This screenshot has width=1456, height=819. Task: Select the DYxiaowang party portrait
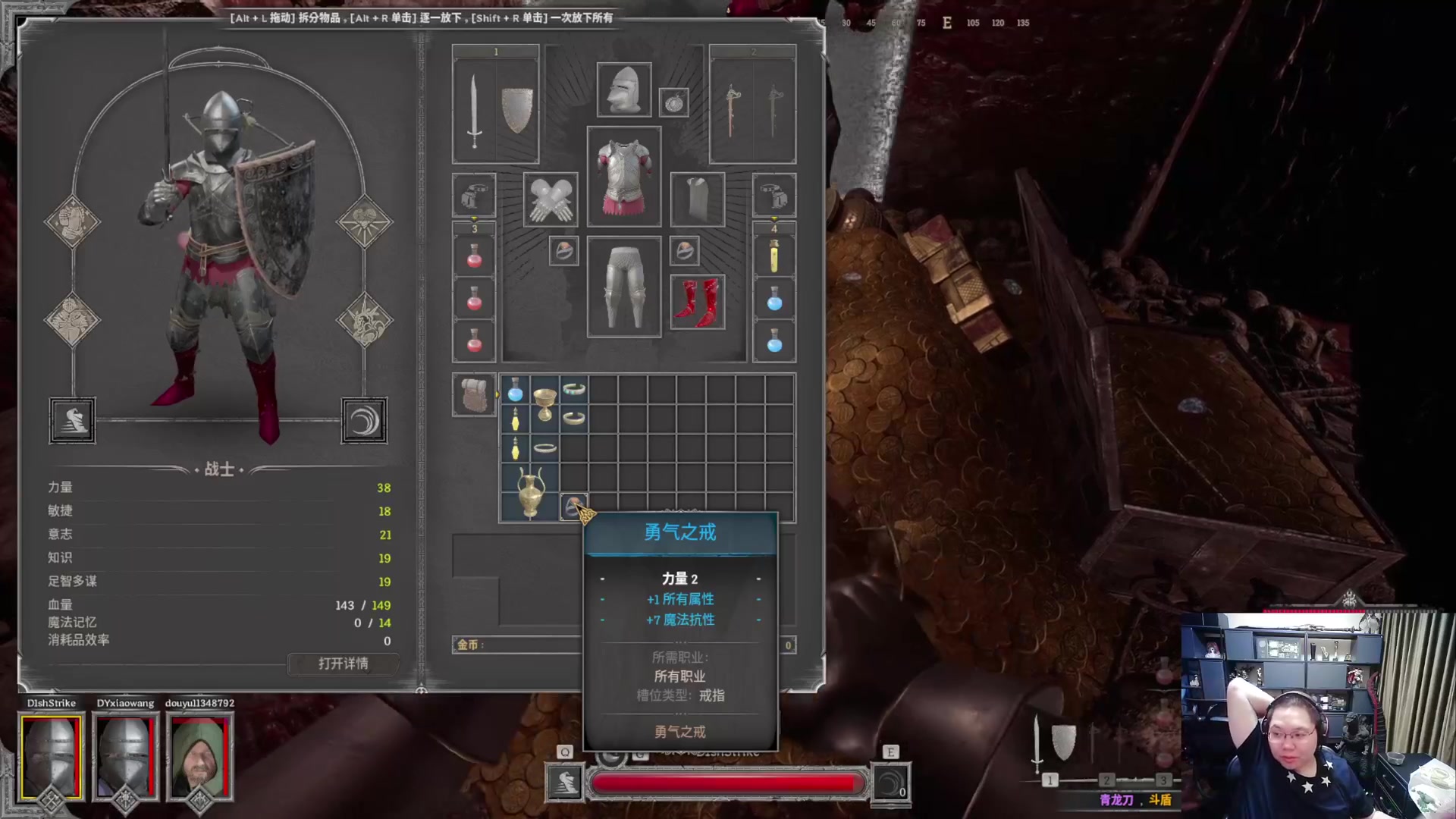(x=125, y=757)
